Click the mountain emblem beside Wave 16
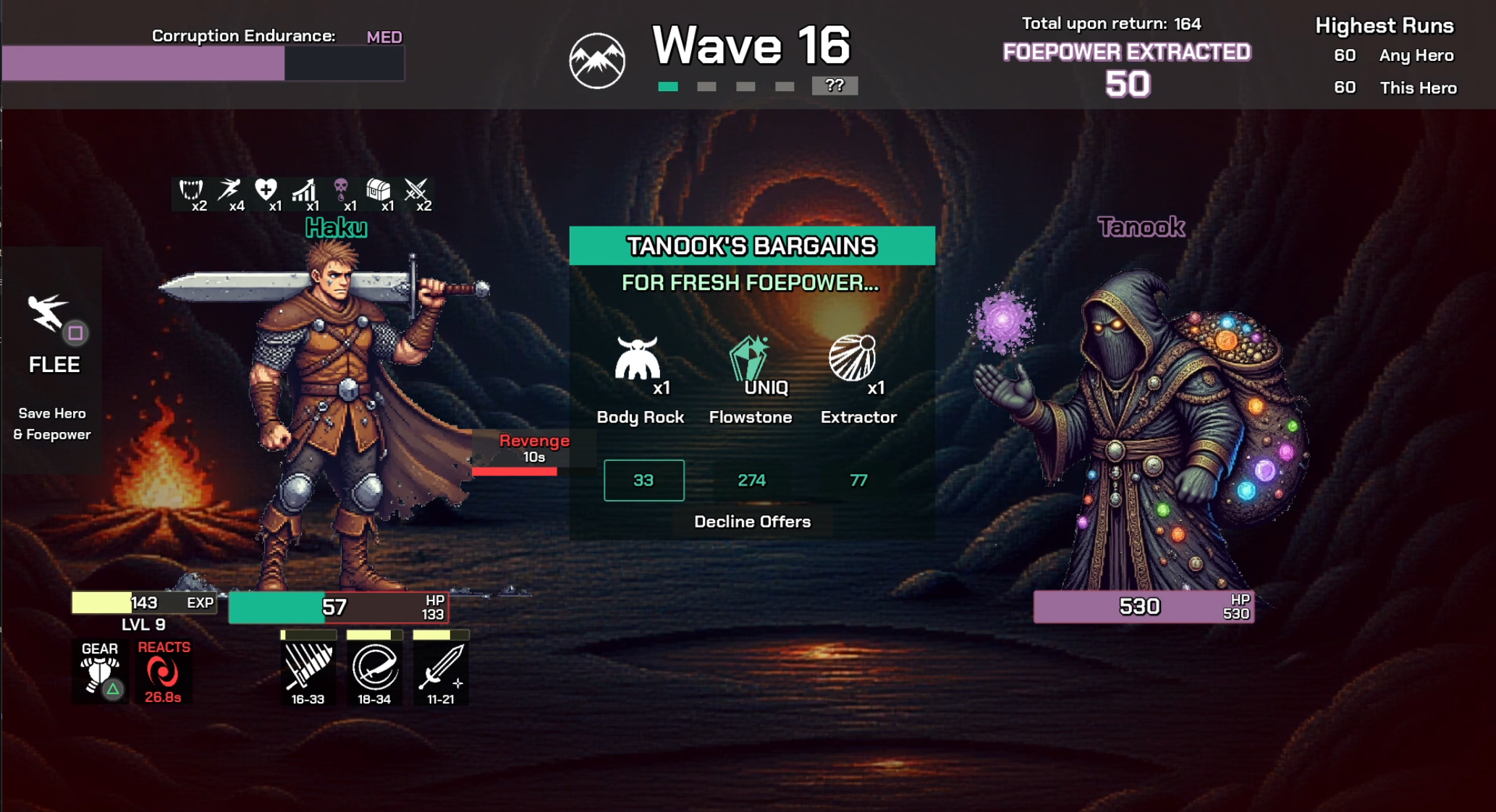The height and width of the screenshot is (812, 1496). click(597, 61)
